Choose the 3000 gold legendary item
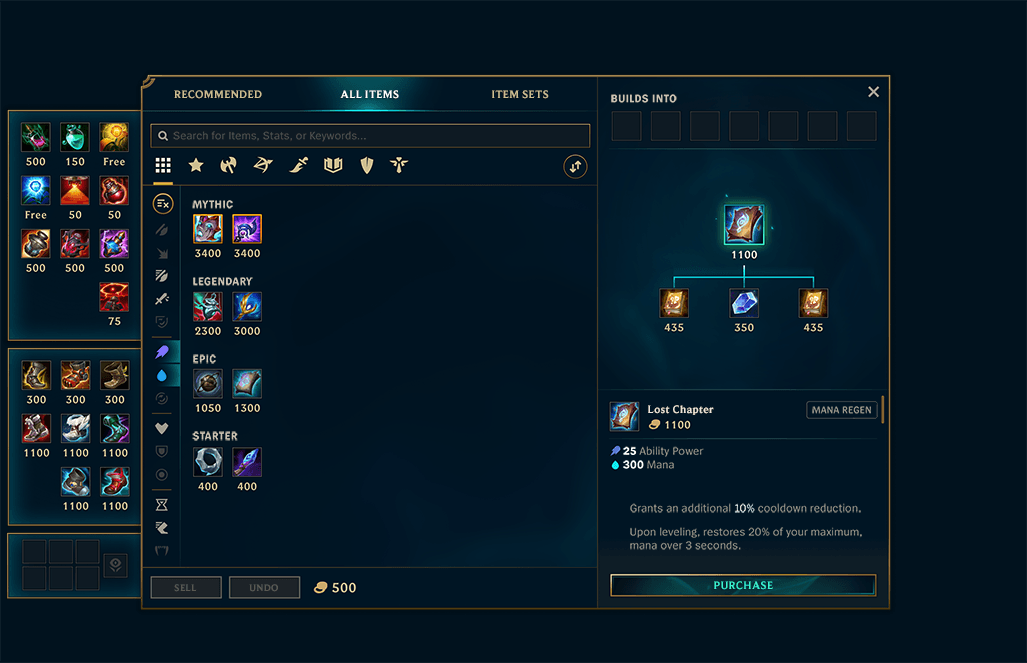1027x663 pixels. click(x=247, y=306)
